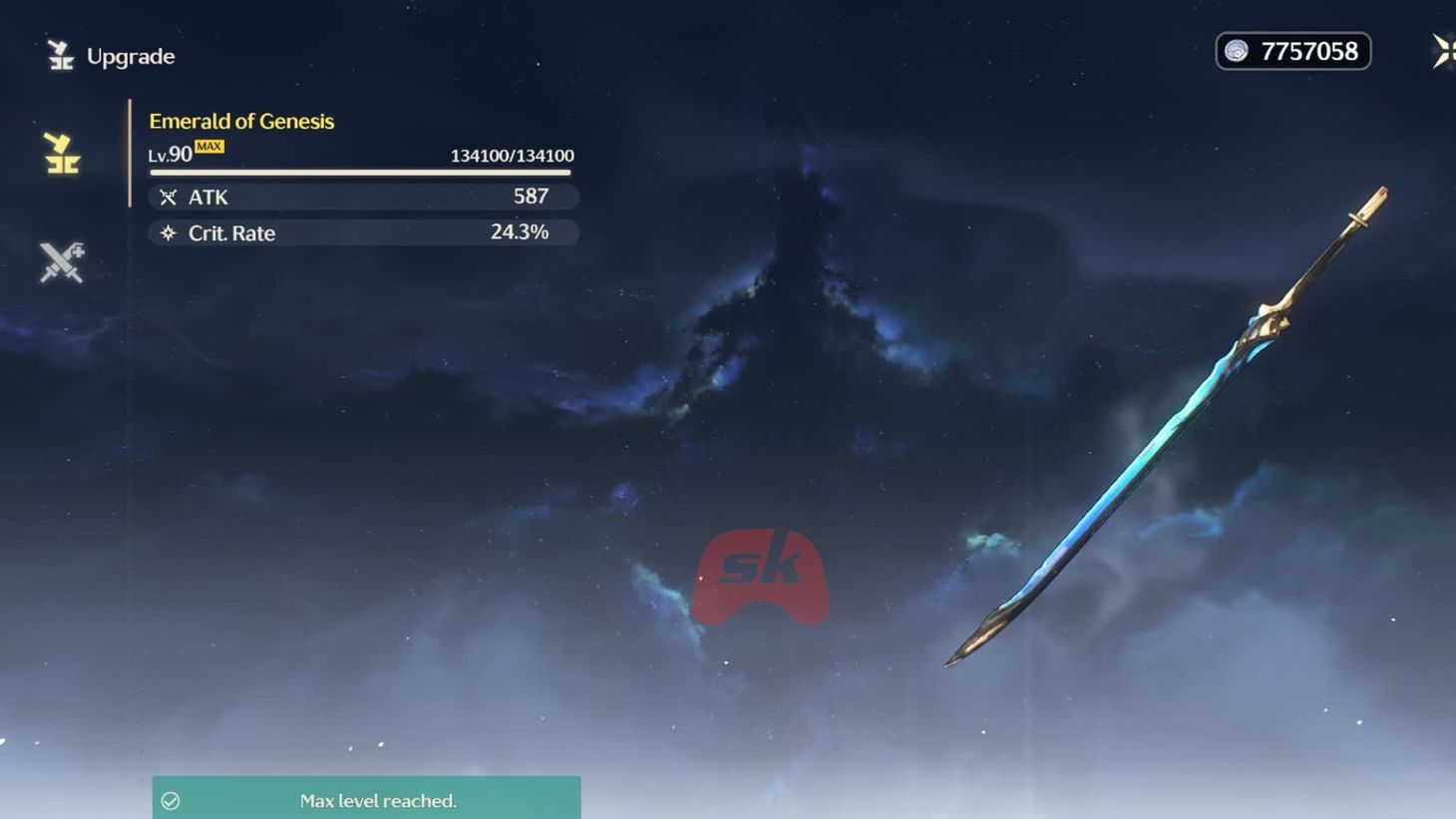Viewport: 1456px width, 819px height.
Task: Click the MAX level badge
Action: [210, 146]
